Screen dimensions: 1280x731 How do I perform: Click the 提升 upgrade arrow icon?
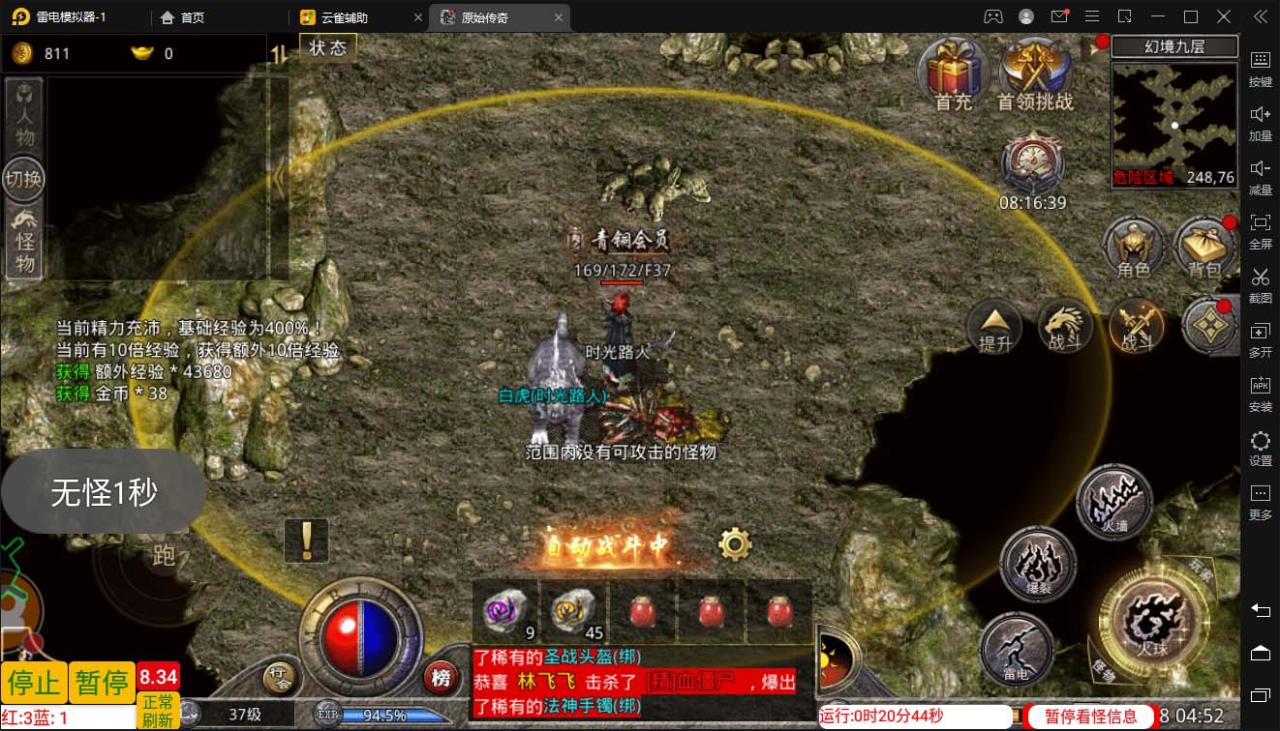point(993,326)
